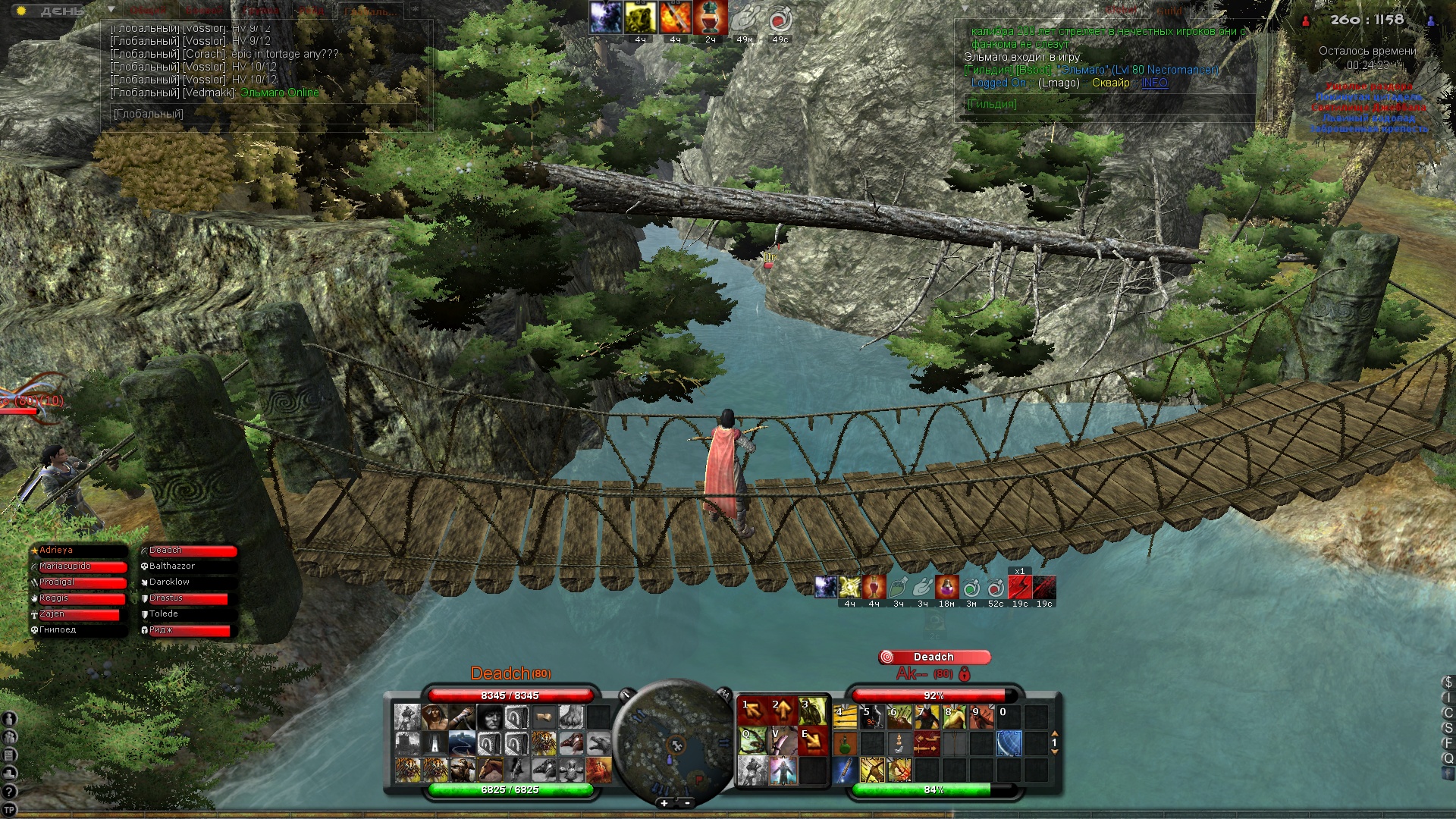Click the Deadch target-of-target frame
Viewport: 1456px width, 819px height.
(934, 657)
